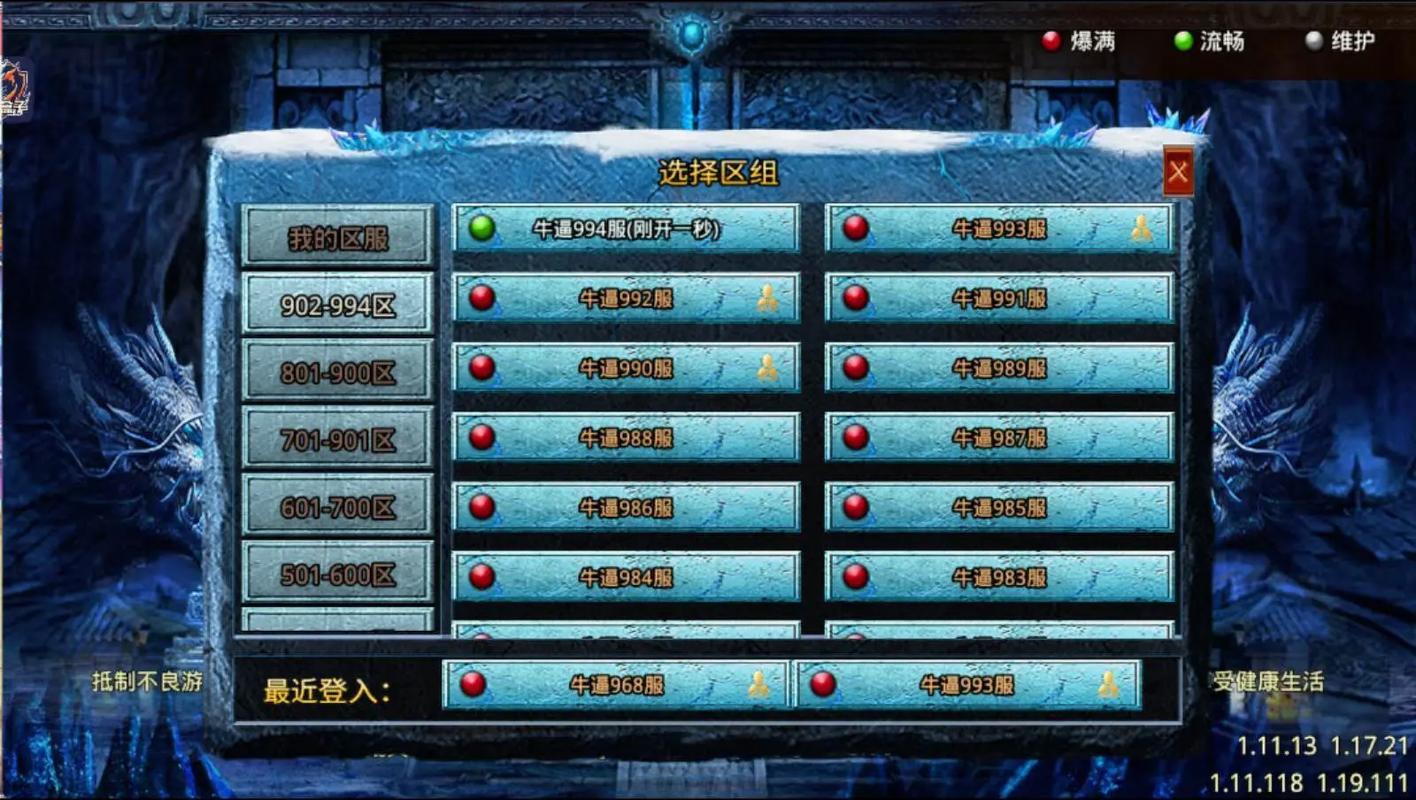Open the 501-600区 tab
1416x800 pixels.
pos(338,573)
